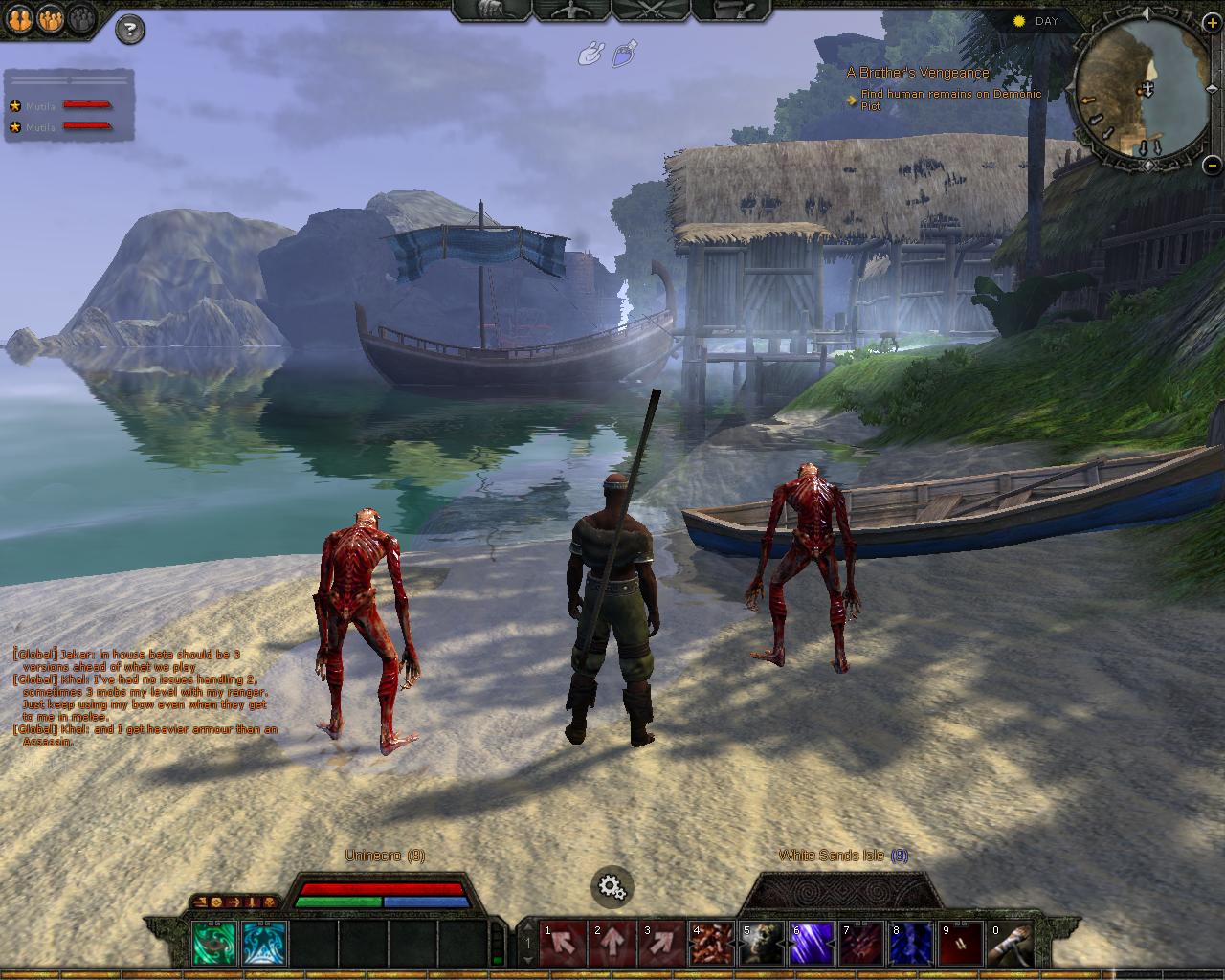Click the right-side diamond chevron on the minimap
Image resolution: width=1225 pixels, height=980 pixels.
(1213, 89)
